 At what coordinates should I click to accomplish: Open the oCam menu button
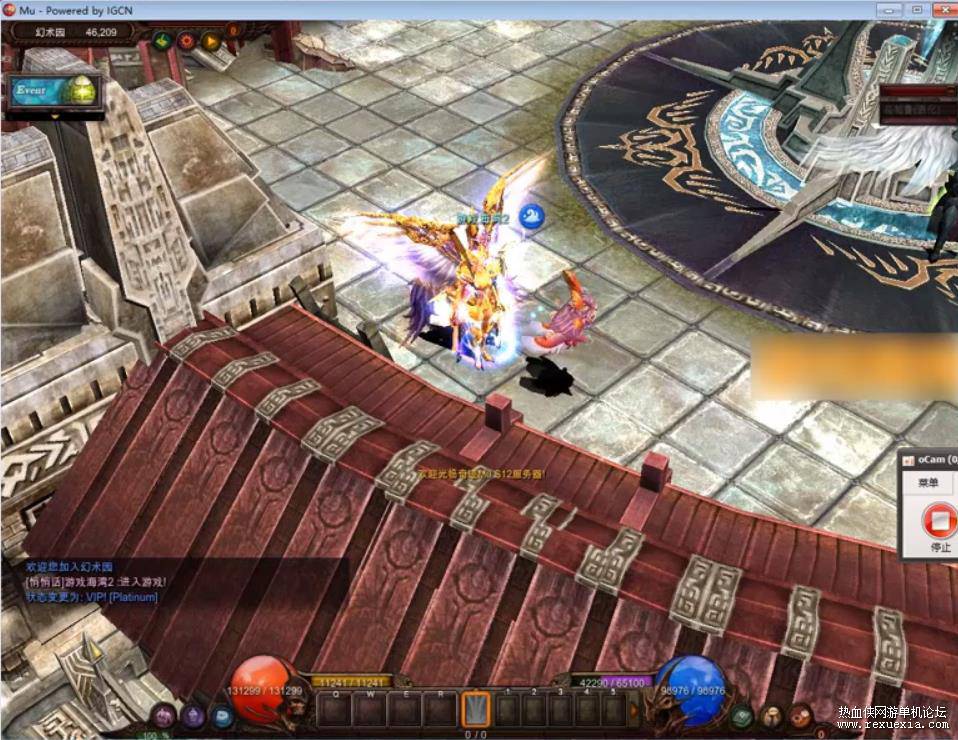click(929, 483)
